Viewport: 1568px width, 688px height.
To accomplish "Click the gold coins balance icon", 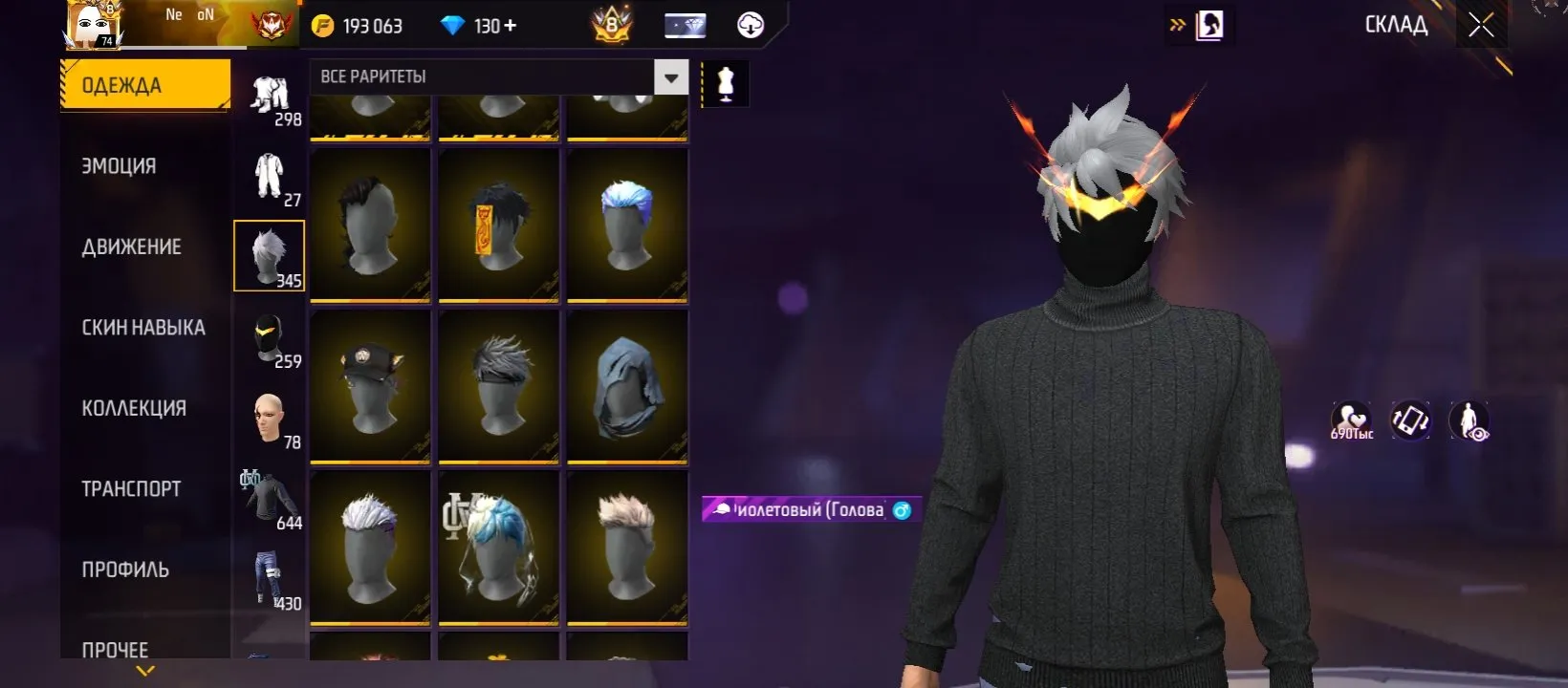I will tap(325, 26).
